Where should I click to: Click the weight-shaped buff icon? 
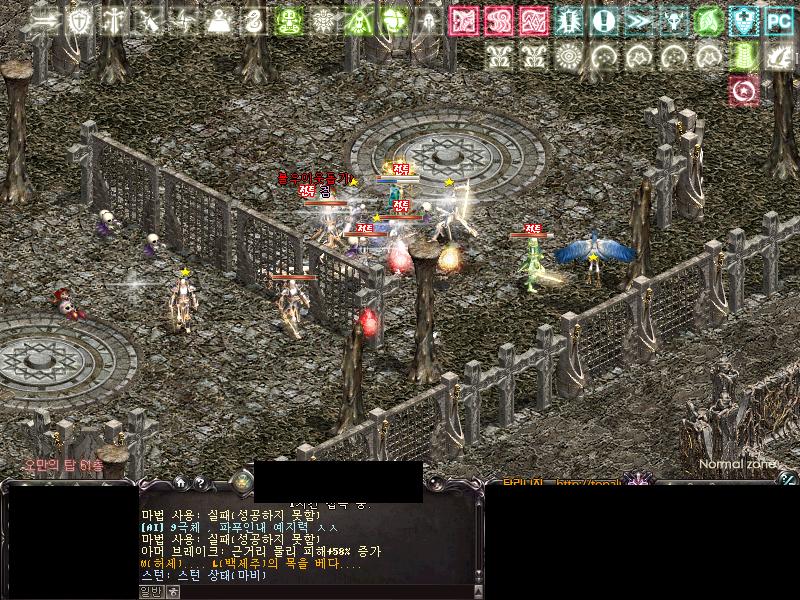click(219, 20)
